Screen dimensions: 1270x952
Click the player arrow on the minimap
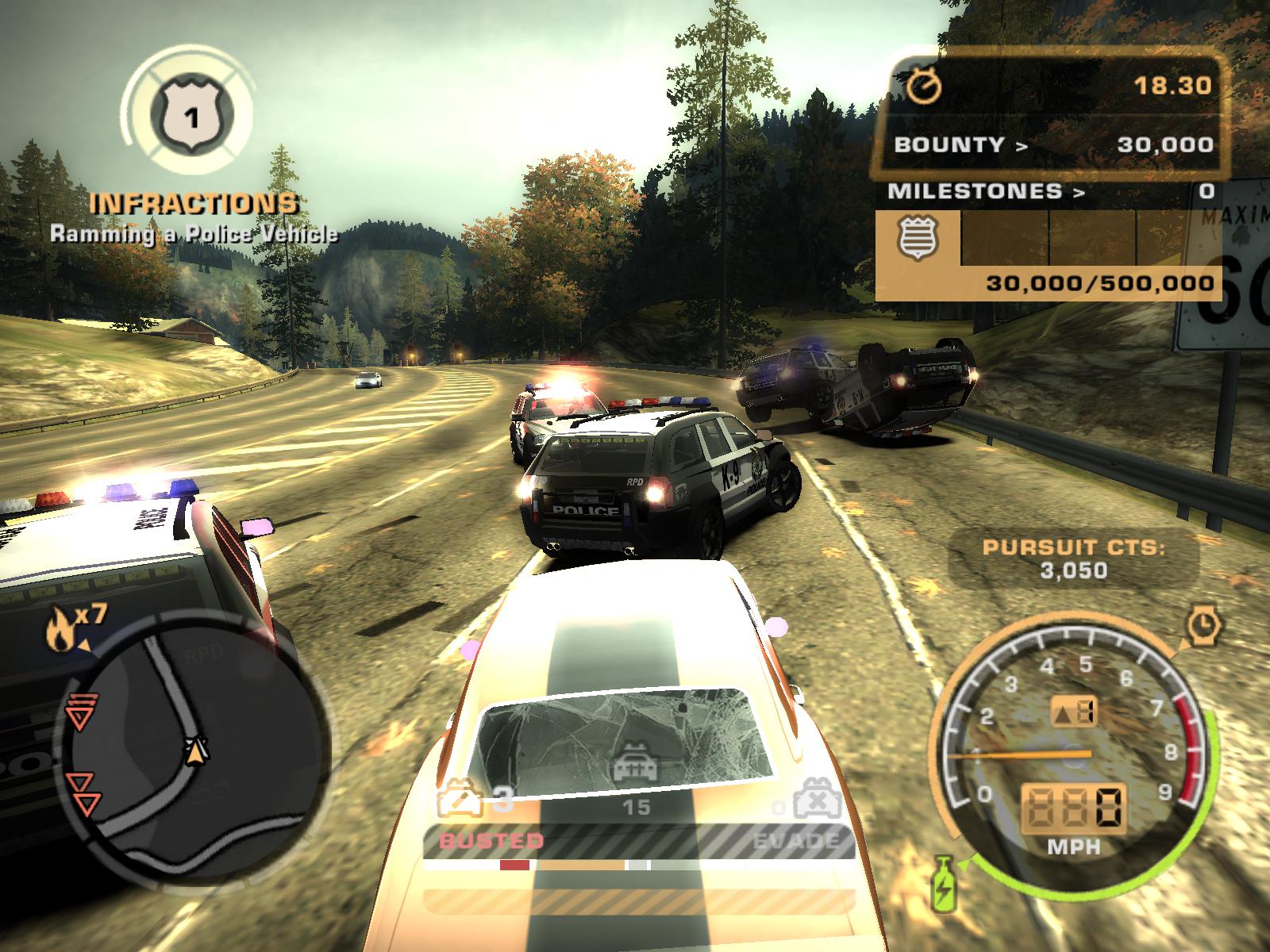195,747
